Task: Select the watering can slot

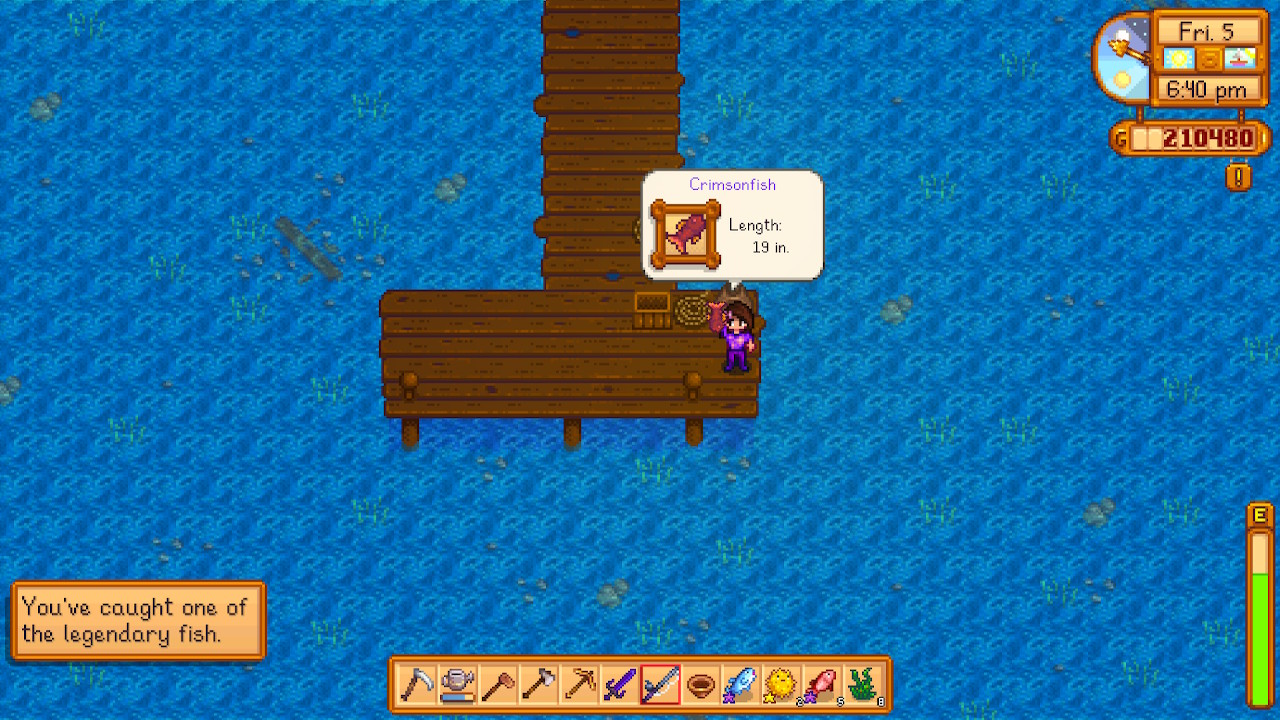Action: [x=458, y=685]
